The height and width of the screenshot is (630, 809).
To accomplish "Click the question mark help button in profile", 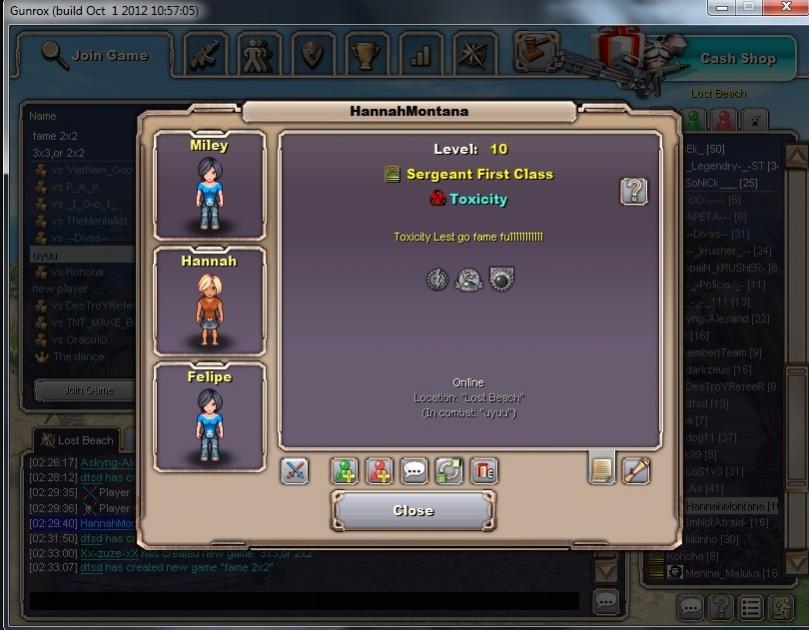I will click(633, 191).
